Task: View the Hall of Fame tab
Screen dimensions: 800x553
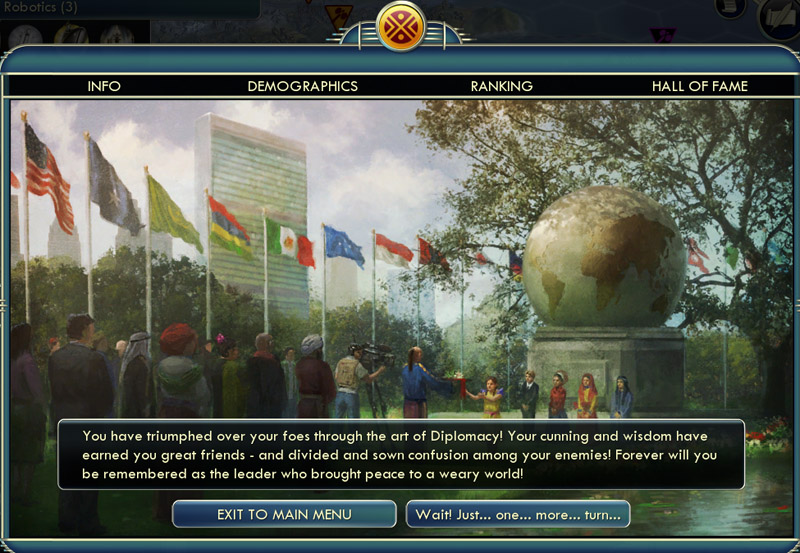Action: [699, 86]
